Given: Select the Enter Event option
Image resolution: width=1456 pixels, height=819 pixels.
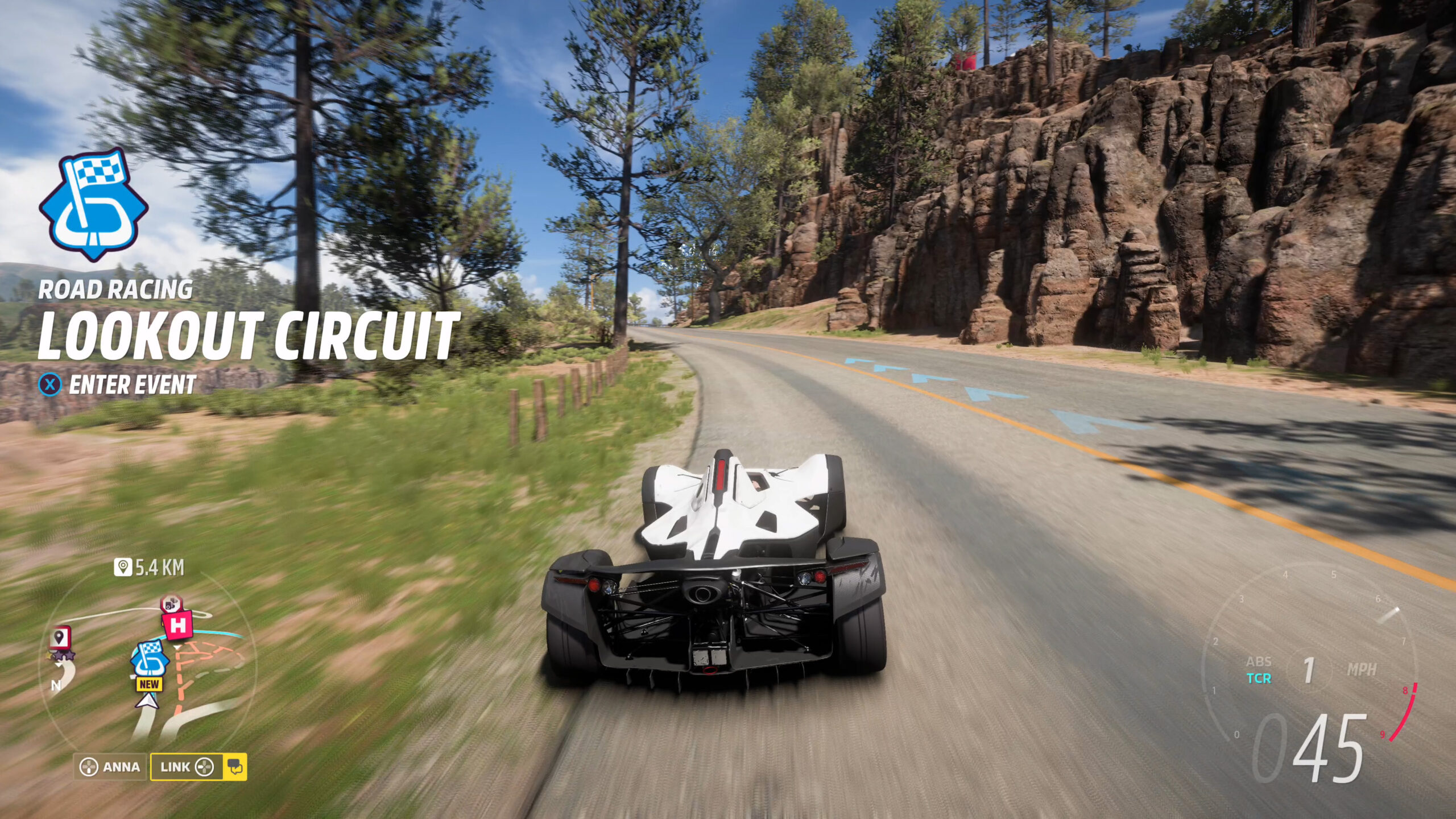Looking at the screenshot, I should point(117,385).
